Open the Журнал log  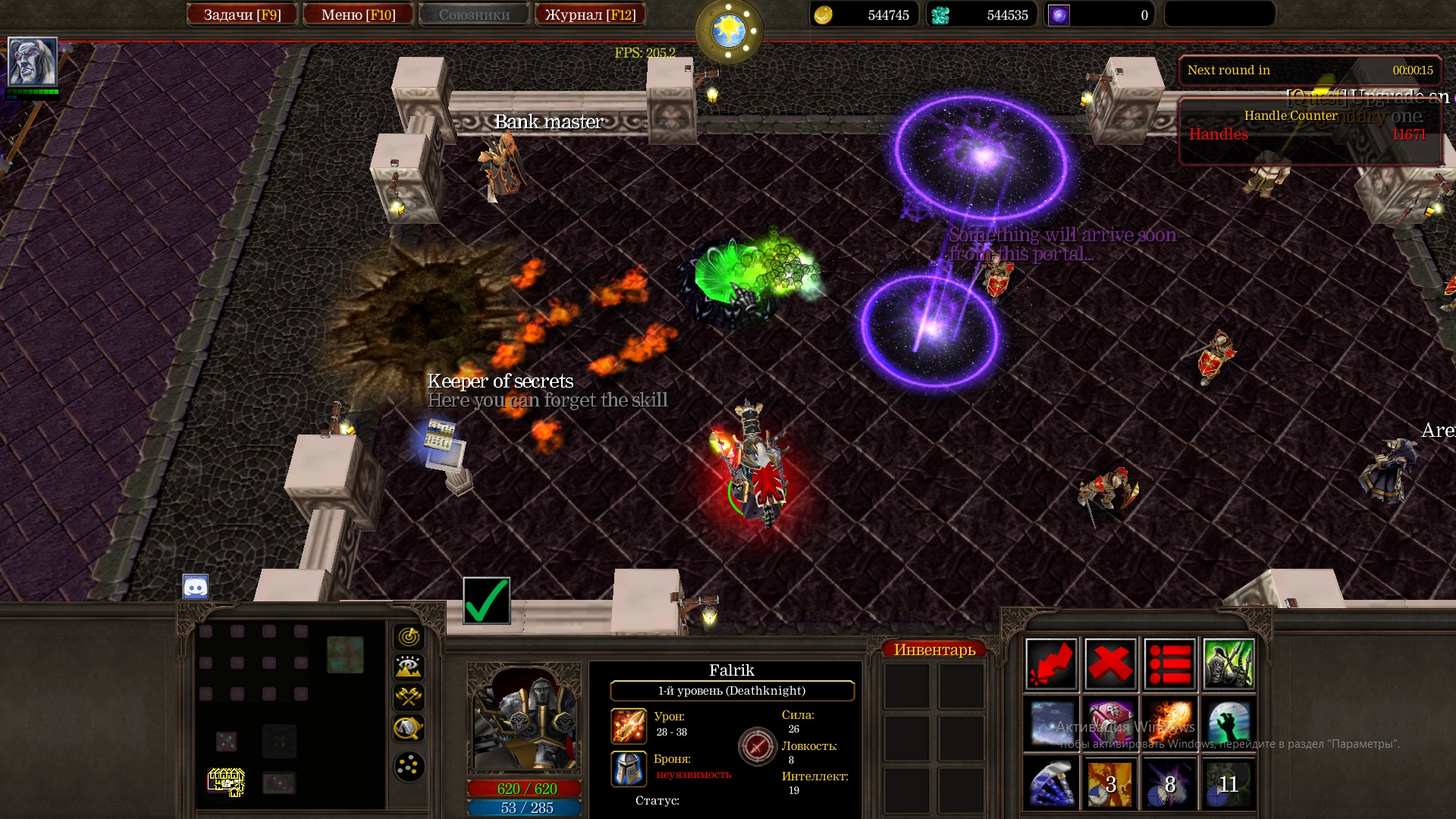pos(590,14)
